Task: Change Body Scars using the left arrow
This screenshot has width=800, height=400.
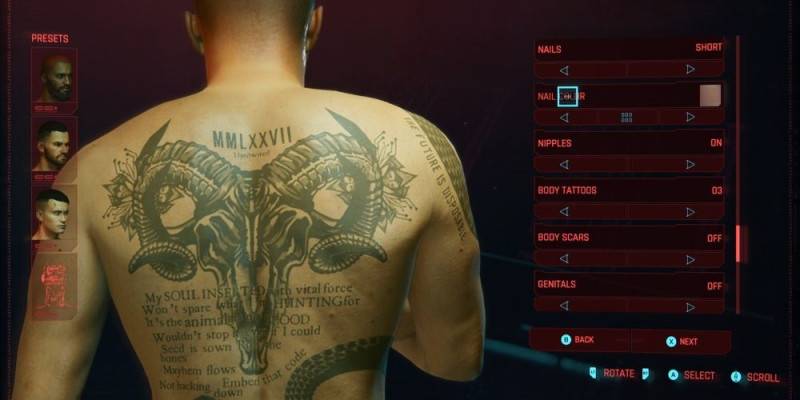Action: point(564,259)
